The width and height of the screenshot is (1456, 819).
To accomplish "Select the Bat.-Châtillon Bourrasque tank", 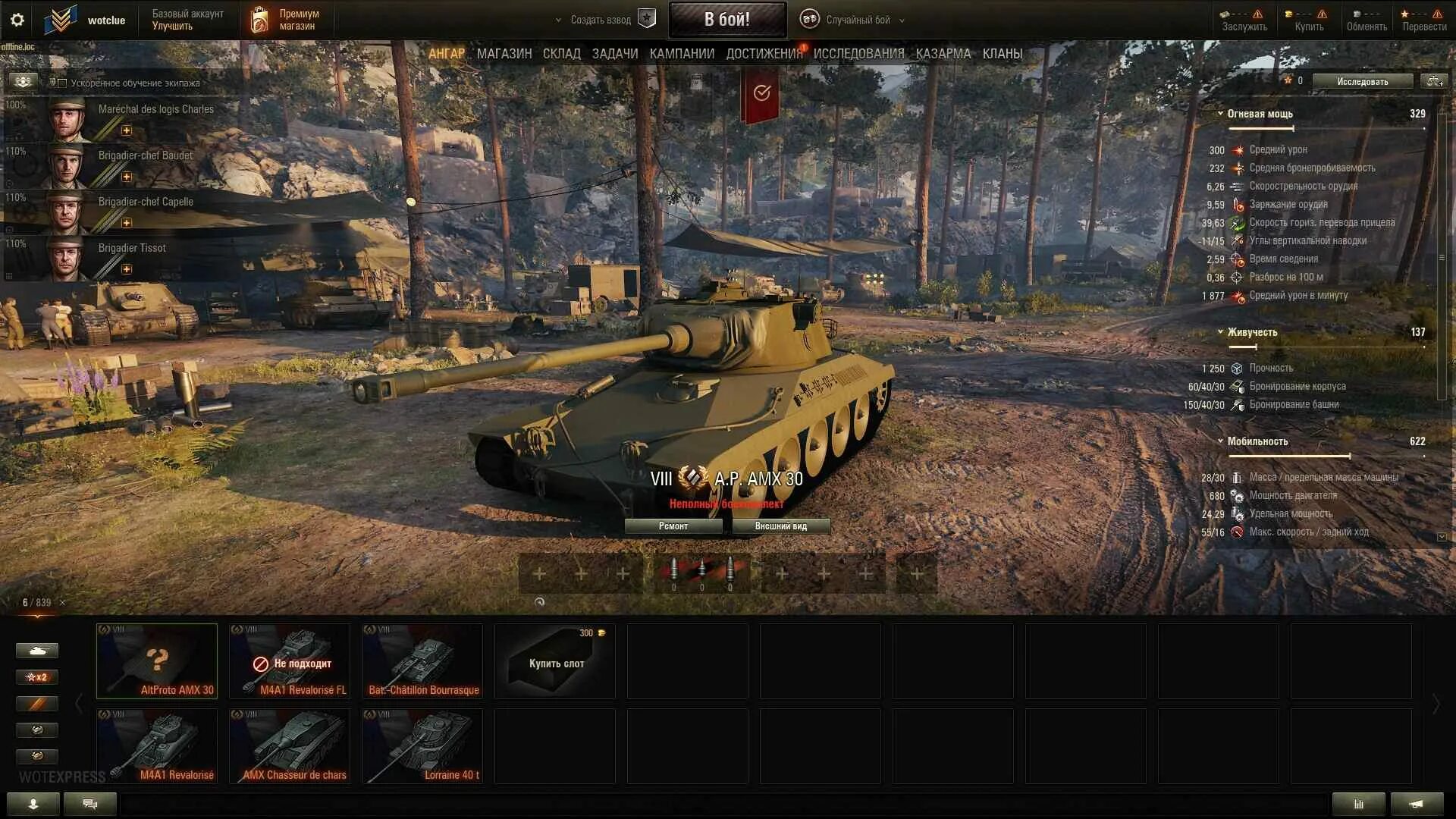I will coord(422,661).
